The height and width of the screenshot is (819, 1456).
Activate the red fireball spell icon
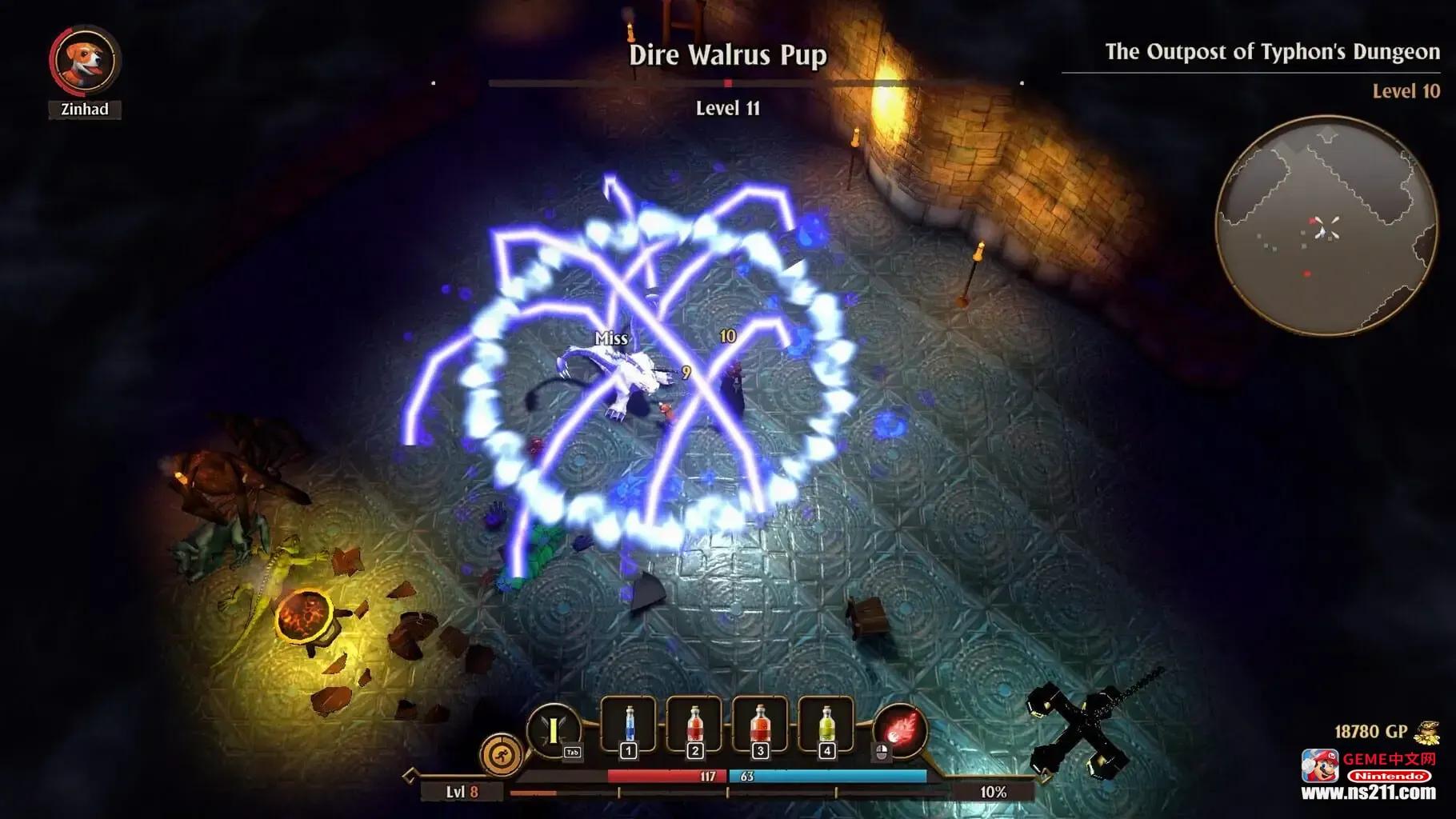(901, 730)
